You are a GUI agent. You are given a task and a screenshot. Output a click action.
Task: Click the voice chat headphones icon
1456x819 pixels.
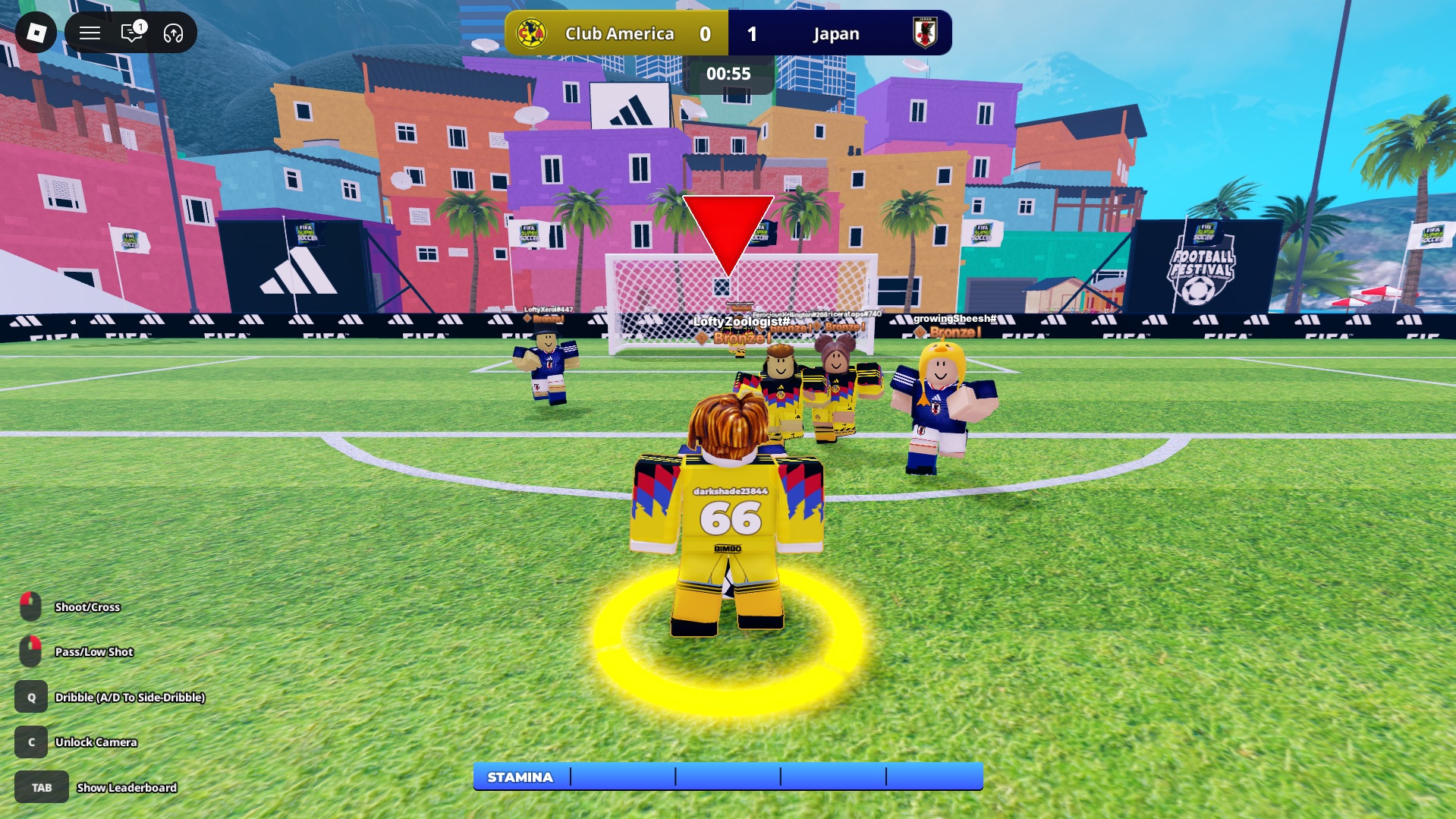click(x=173, y=32)
